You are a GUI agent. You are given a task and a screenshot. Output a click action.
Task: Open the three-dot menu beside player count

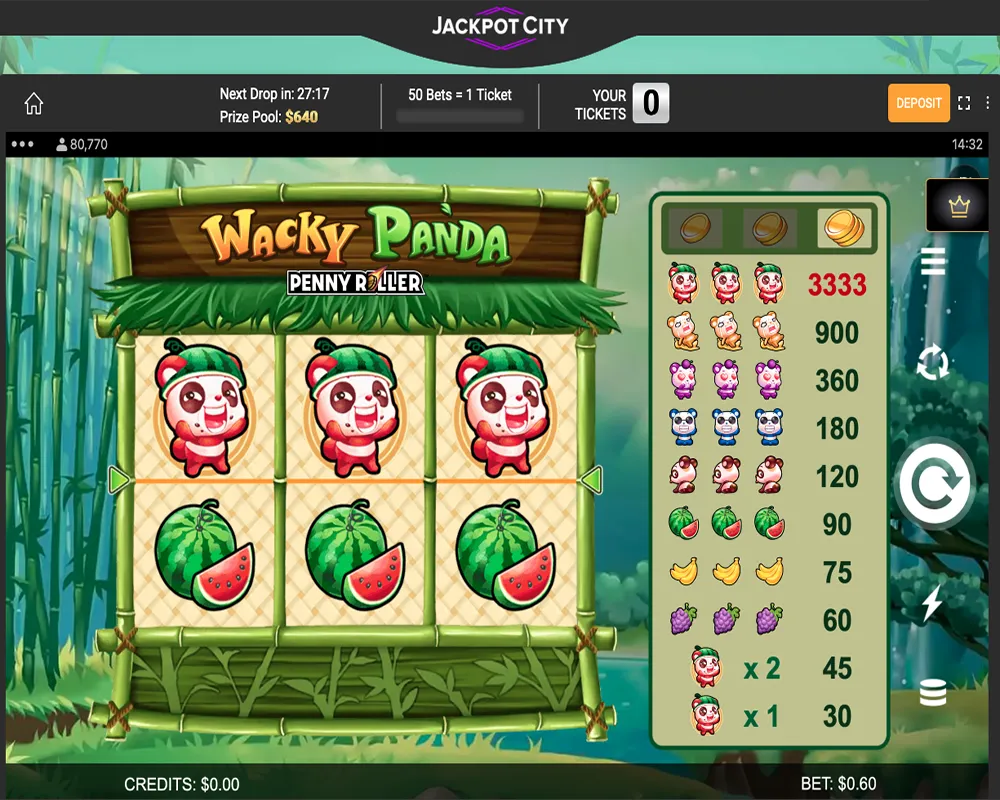pos(22,144)
